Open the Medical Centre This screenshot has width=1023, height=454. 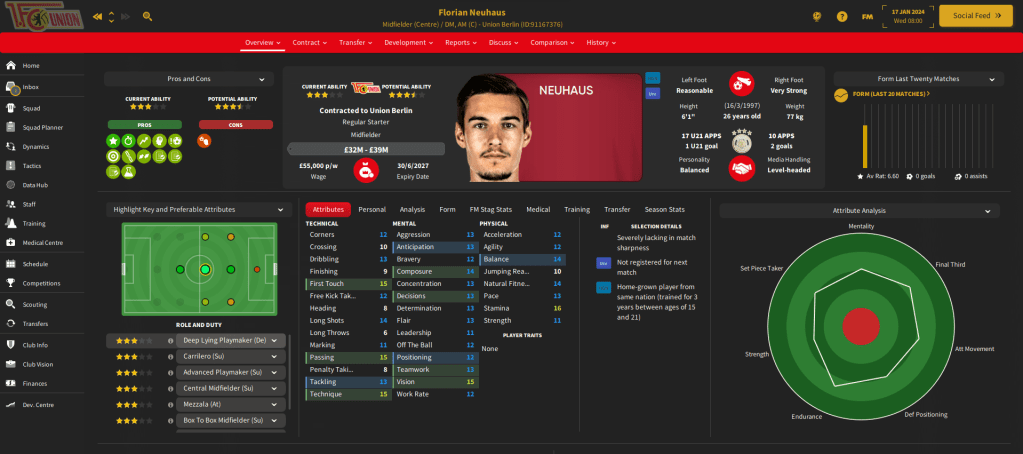43,243
